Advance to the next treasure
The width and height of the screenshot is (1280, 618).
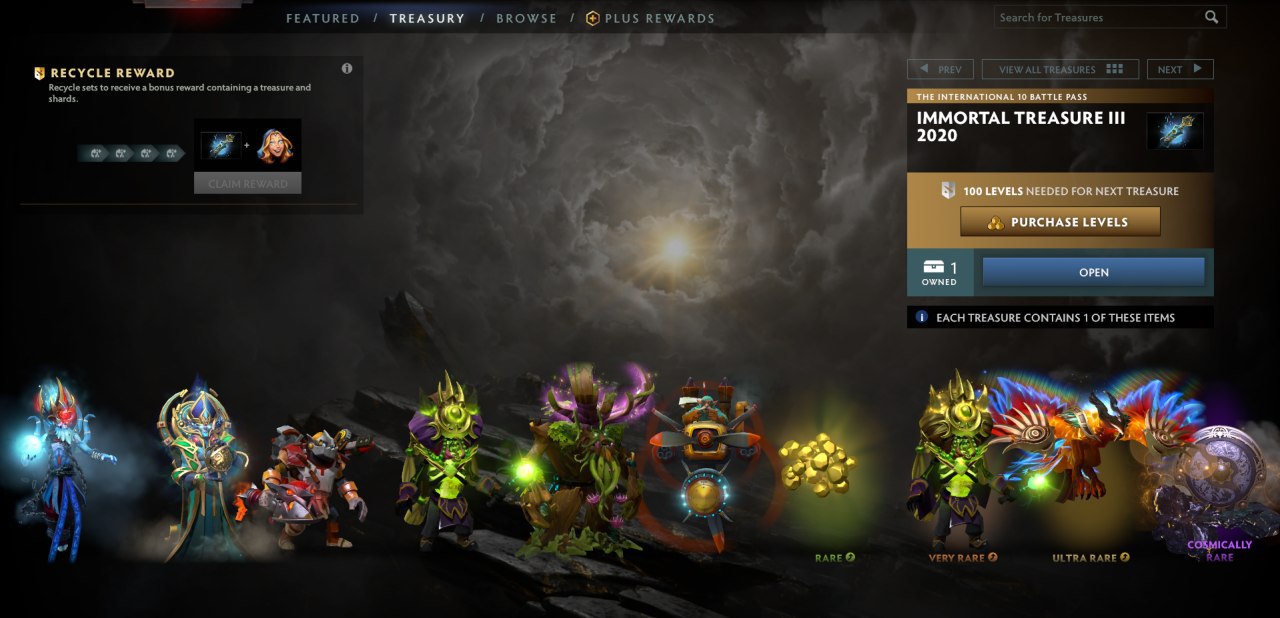[x=1180, y=69]
